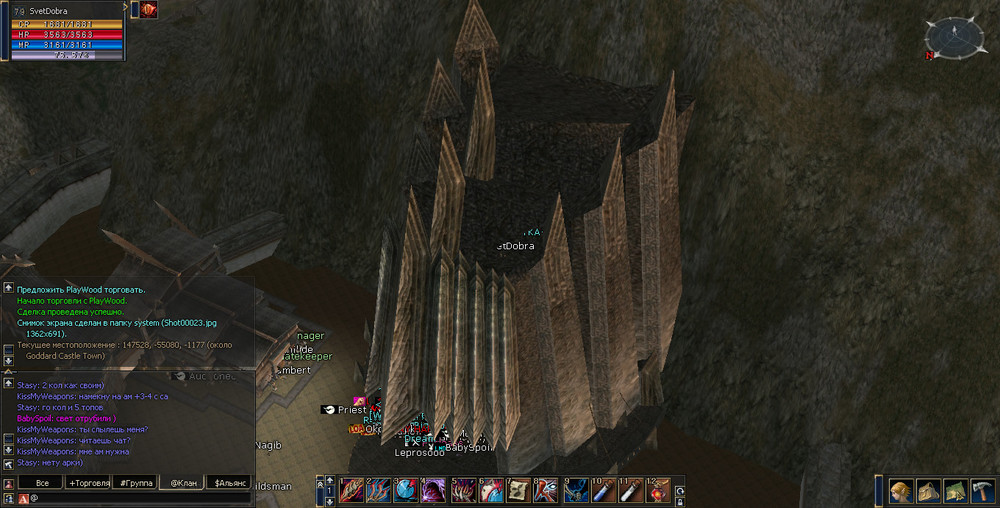Open the +Торговля chat tab
Image resolution: width=1000 pixels, height=508 pixels.
[x=88, y=483]
